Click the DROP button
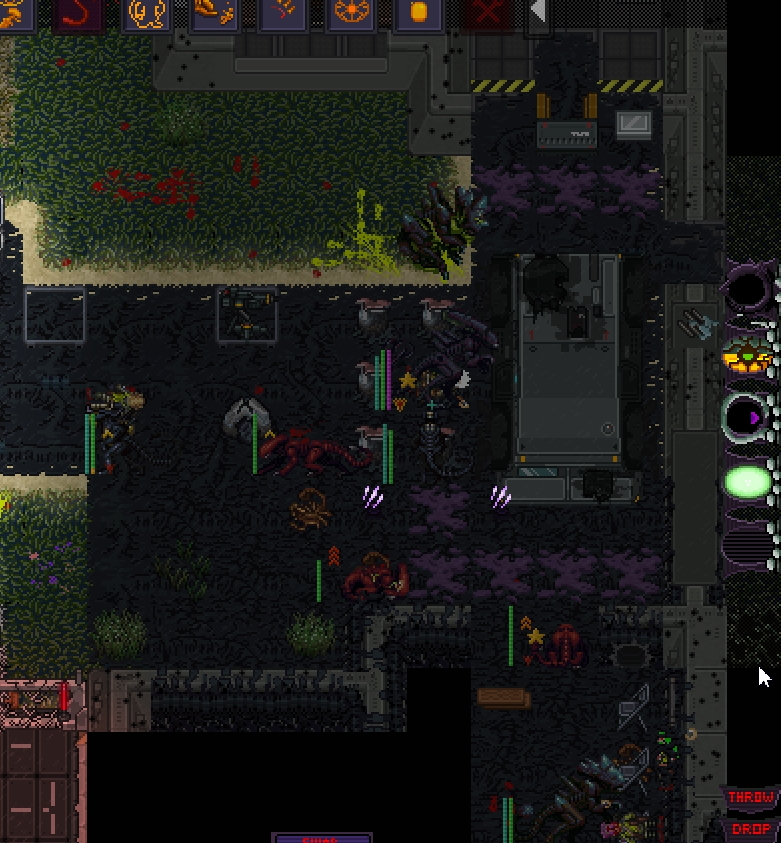The width and height of the screenshot is (781, 843). (750, 829)
